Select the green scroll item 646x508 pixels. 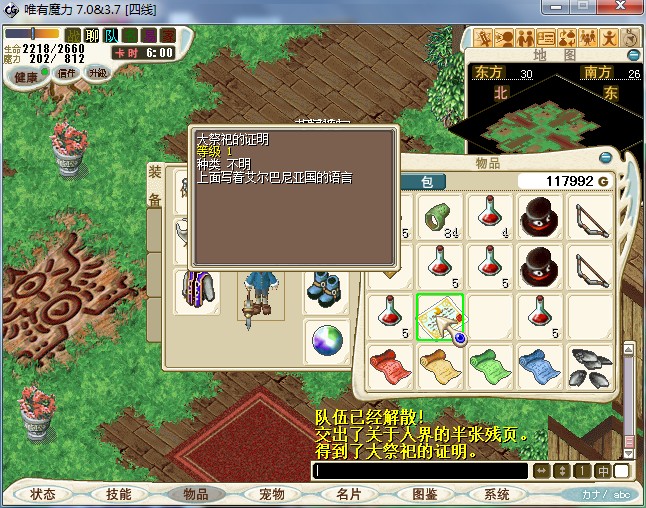pyautogui.click(x=490, y=365)
